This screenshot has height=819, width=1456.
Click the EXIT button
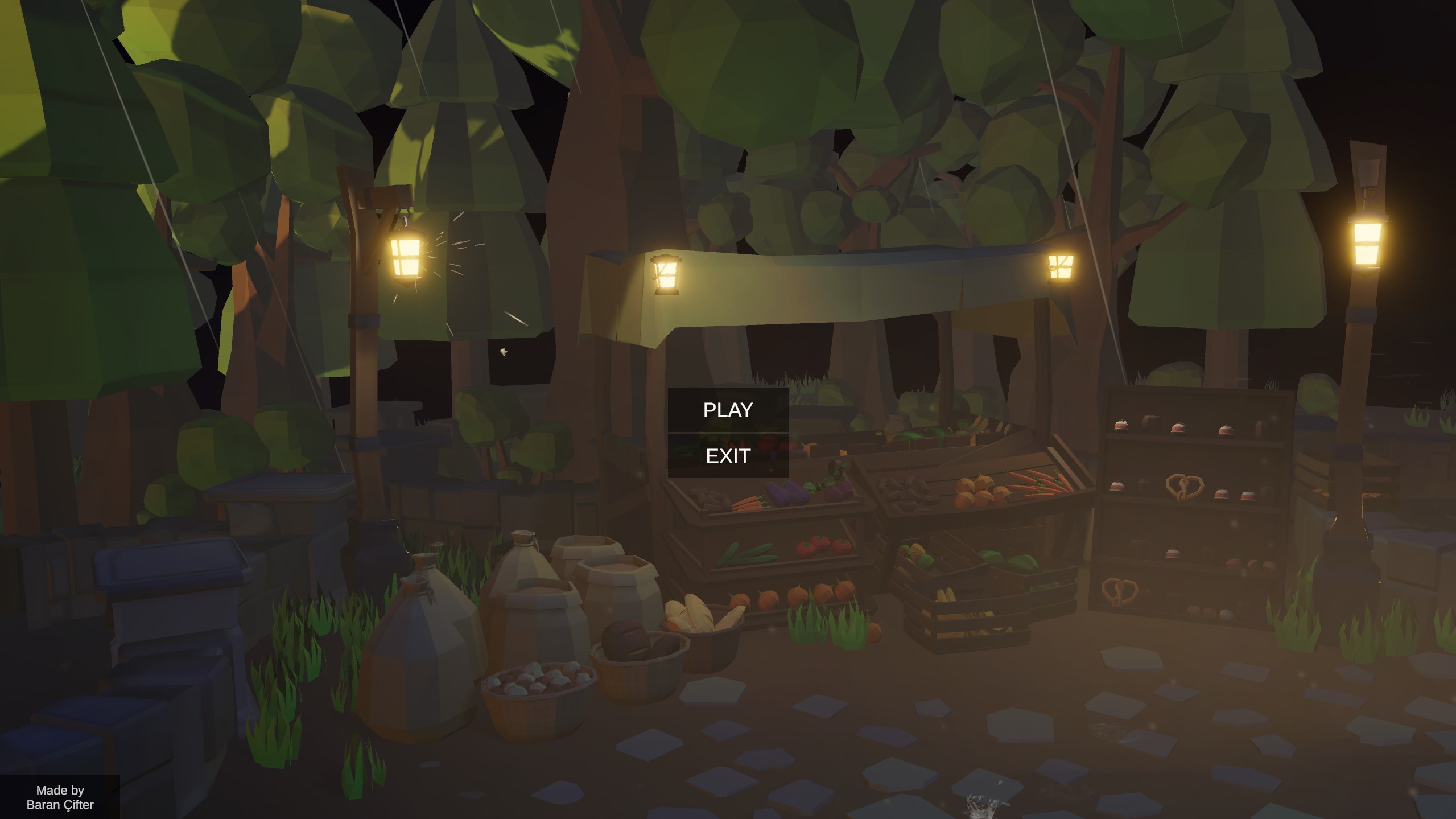[727, 455]
